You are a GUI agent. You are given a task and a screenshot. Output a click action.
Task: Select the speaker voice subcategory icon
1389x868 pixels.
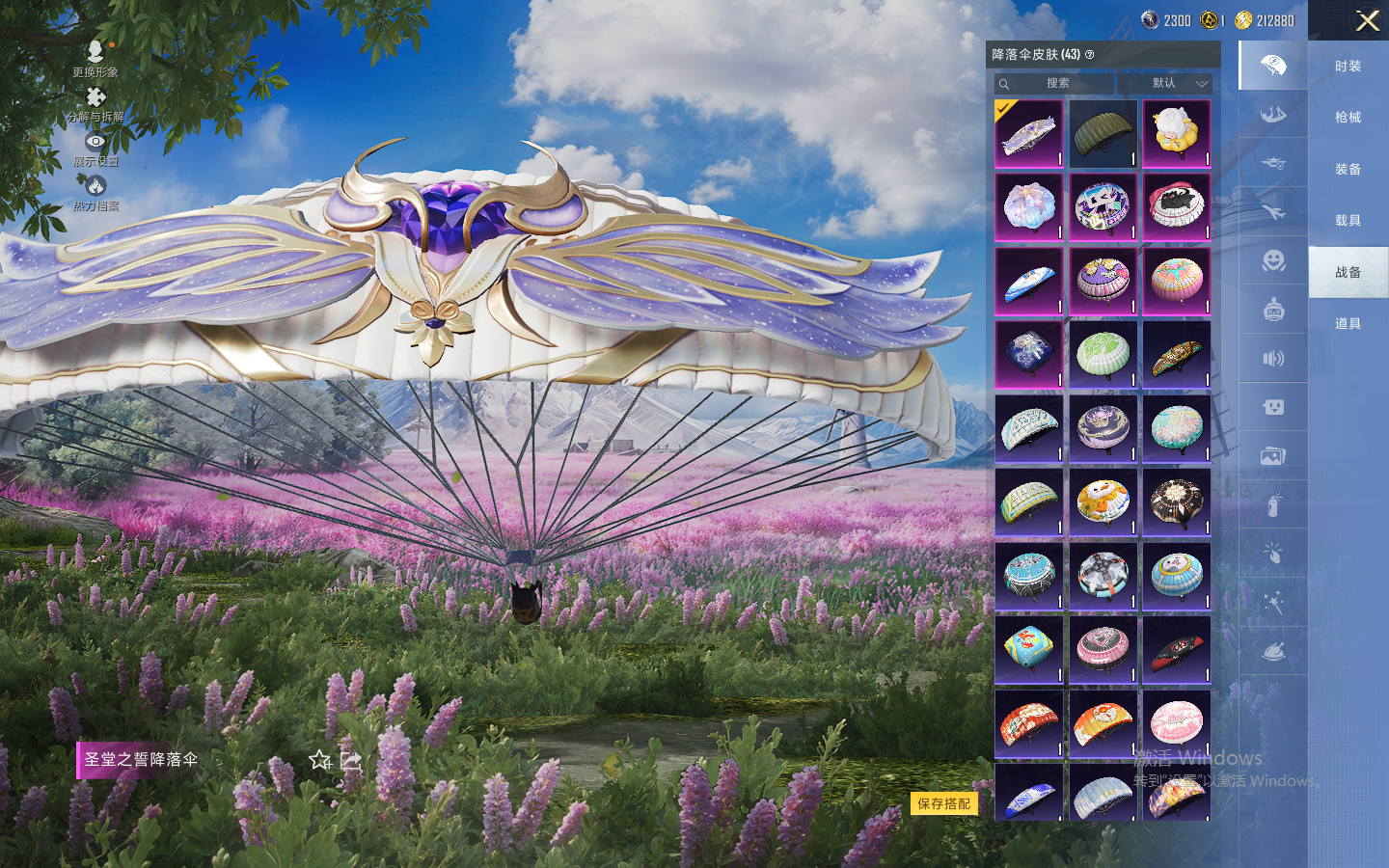(x=1273, y=359)
